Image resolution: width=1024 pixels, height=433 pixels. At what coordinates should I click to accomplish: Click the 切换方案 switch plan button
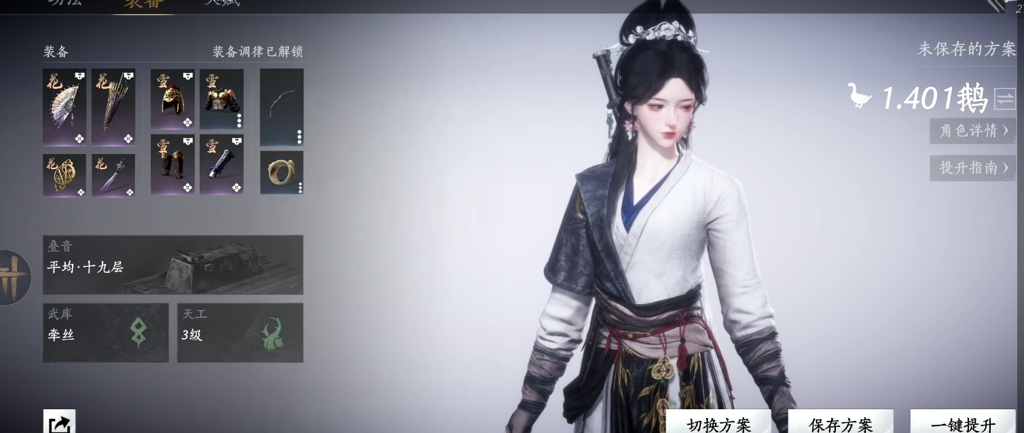click(719, 424)
